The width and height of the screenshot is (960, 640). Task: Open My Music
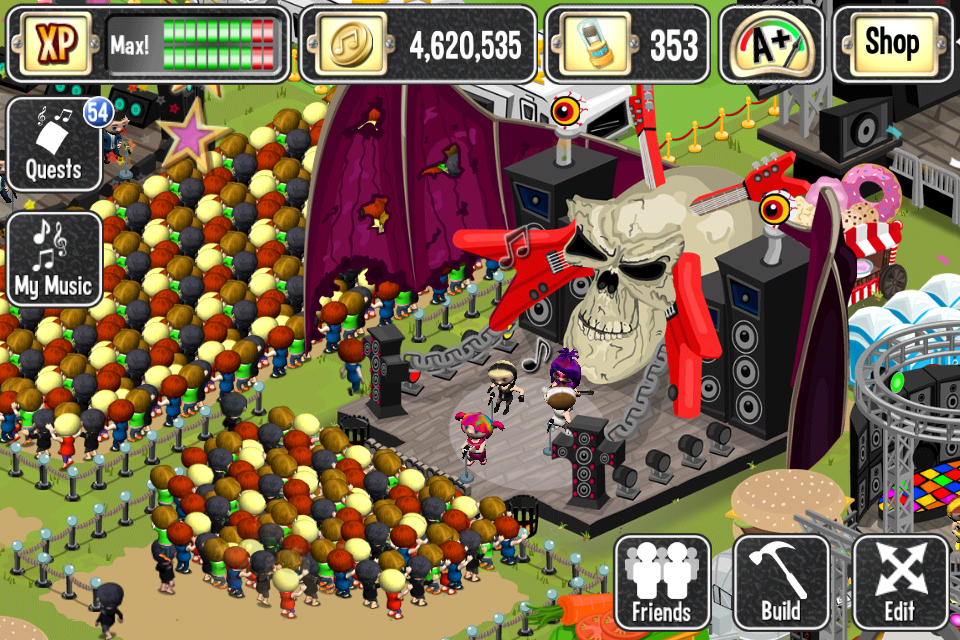click(54, 259)
